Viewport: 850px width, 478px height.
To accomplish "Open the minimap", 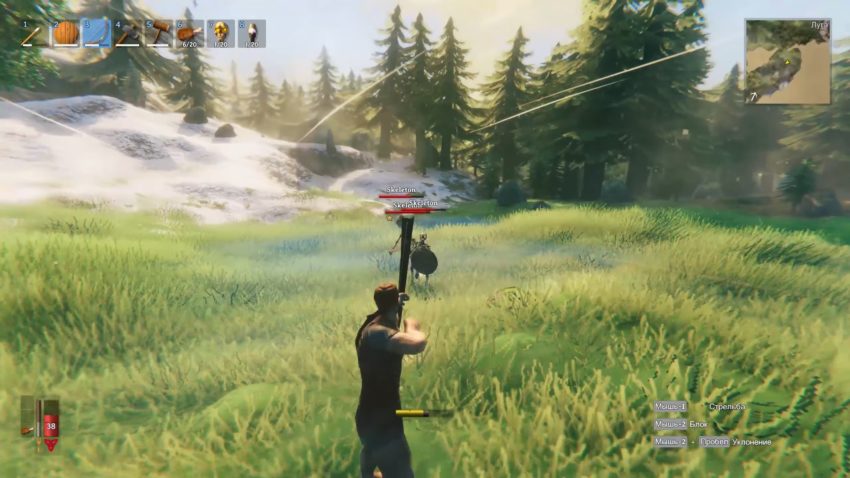I will [787, 61].
